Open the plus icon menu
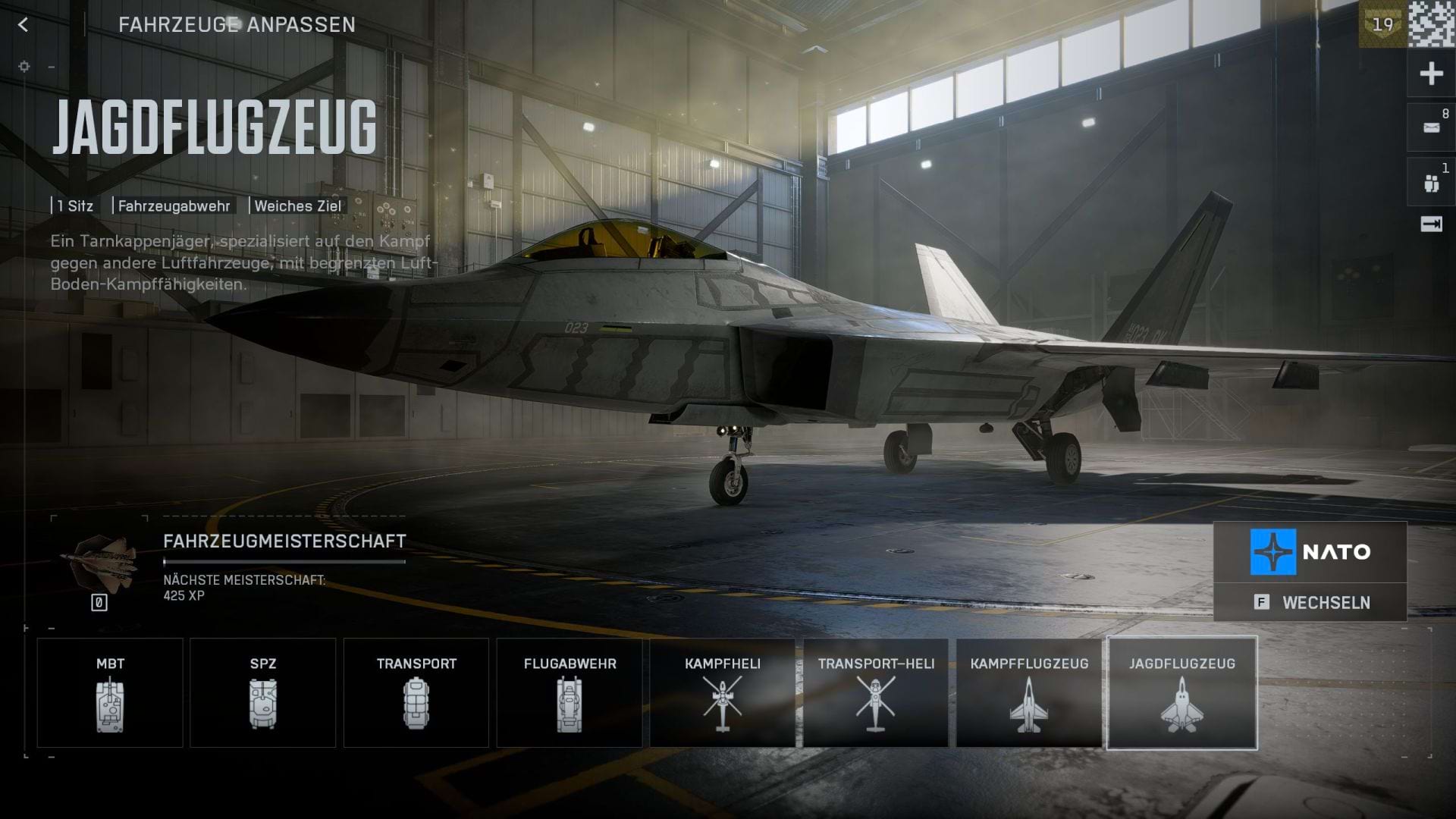Screen dimensions: 1456x819 [1431, 74]
